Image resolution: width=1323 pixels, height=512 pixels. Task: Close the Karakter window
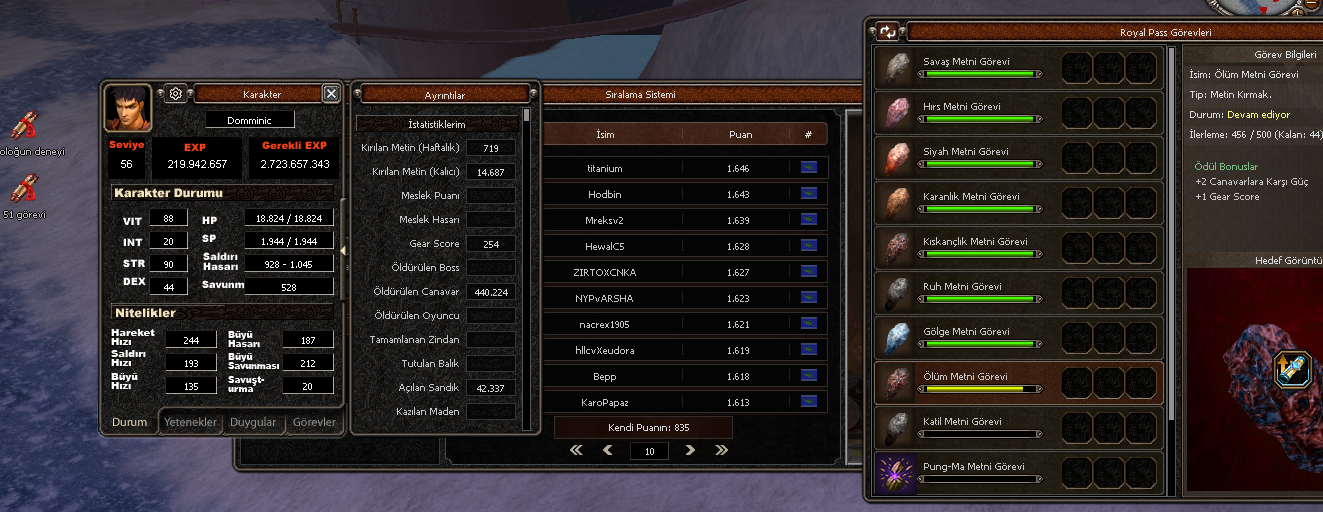[331, 93]
